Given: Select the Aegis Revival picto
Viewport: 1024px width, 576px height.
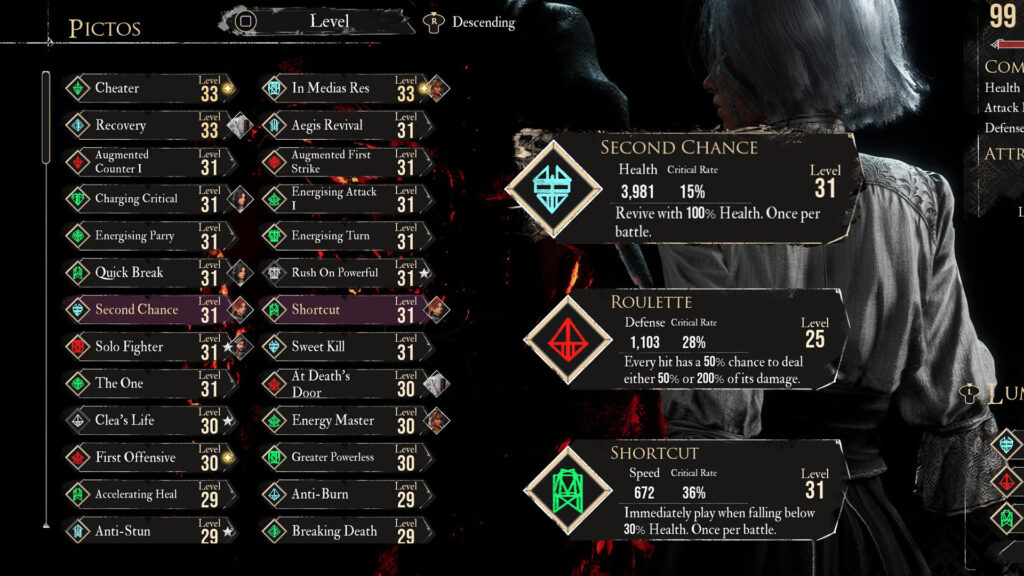Looking at the screenshot, I should (345, 125).
